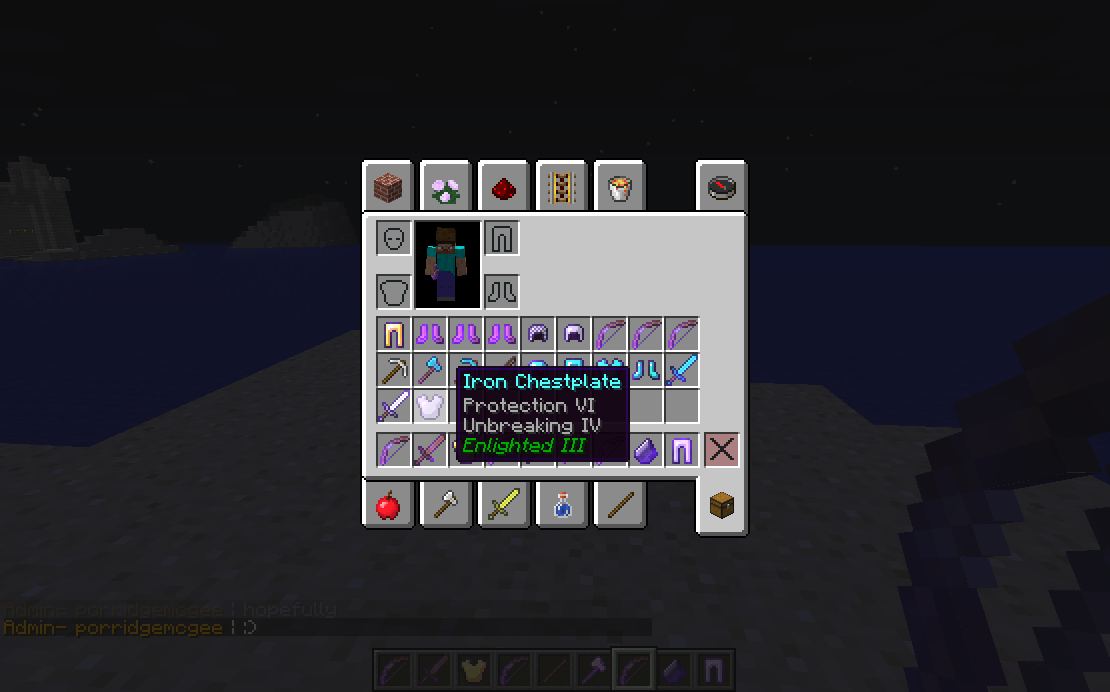
Task: Select the Combat tab with golden sword
Action: click(x=503, y=506)
